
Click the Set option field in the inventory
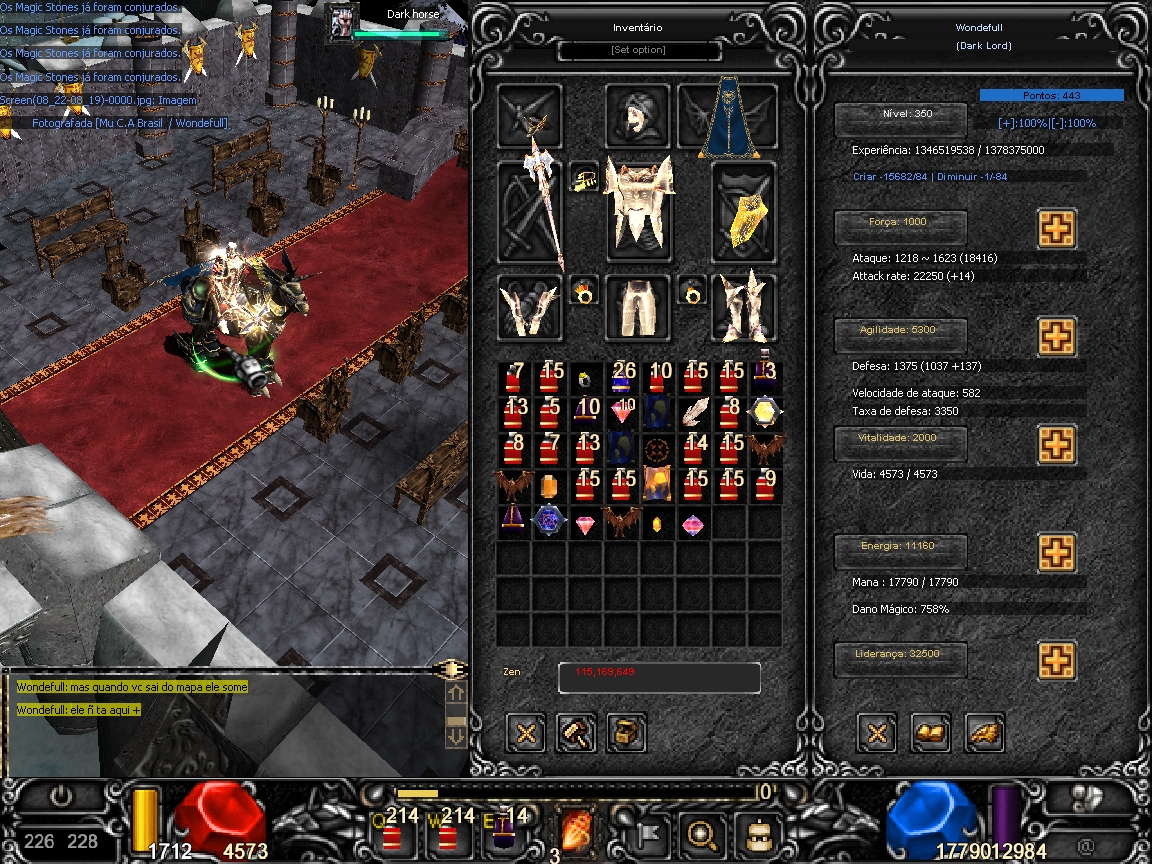638,50
